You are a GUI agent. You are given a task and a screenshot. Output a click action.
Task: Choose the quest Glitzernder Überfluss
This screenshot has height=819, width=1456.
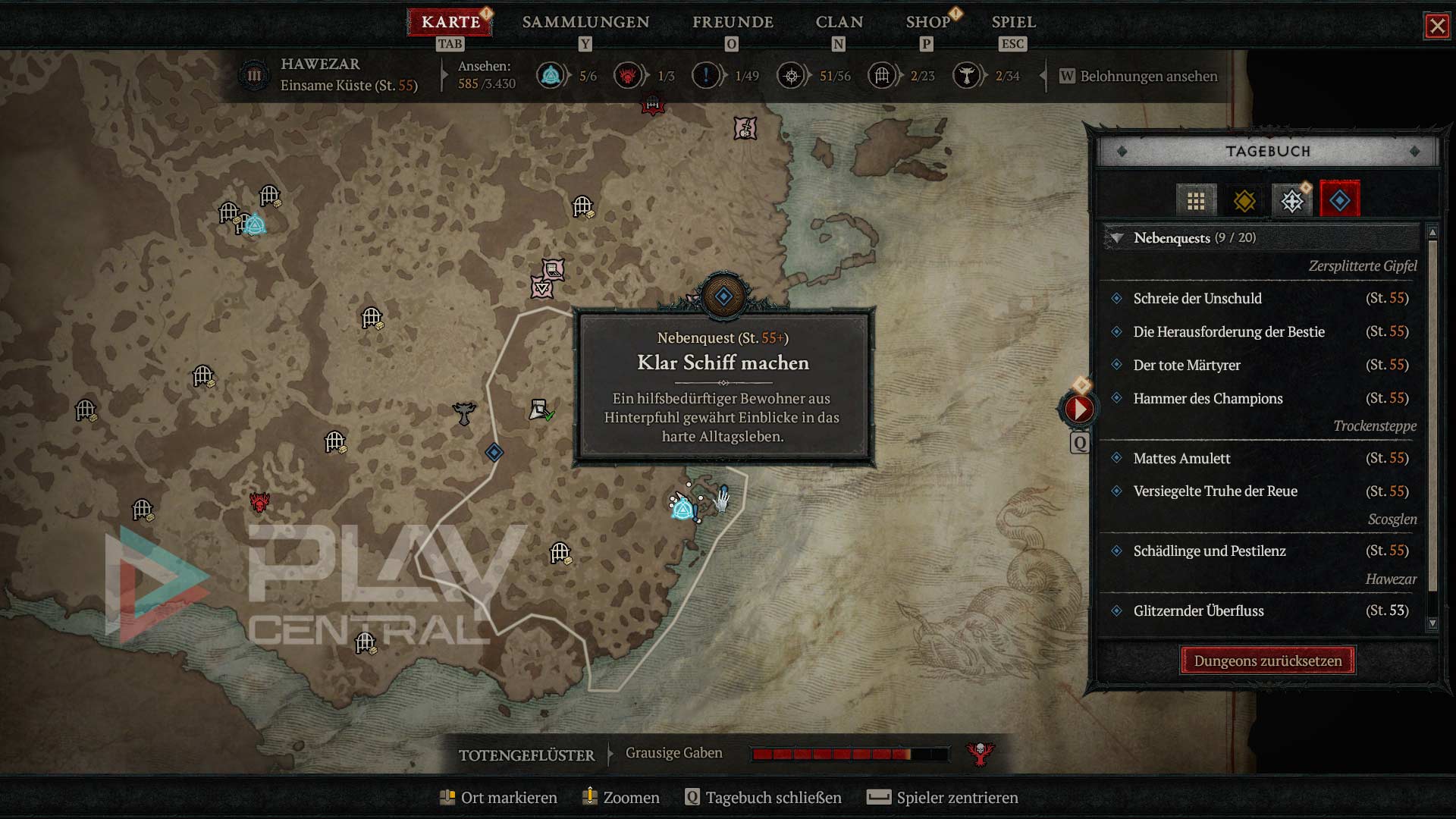point(1198,611)
